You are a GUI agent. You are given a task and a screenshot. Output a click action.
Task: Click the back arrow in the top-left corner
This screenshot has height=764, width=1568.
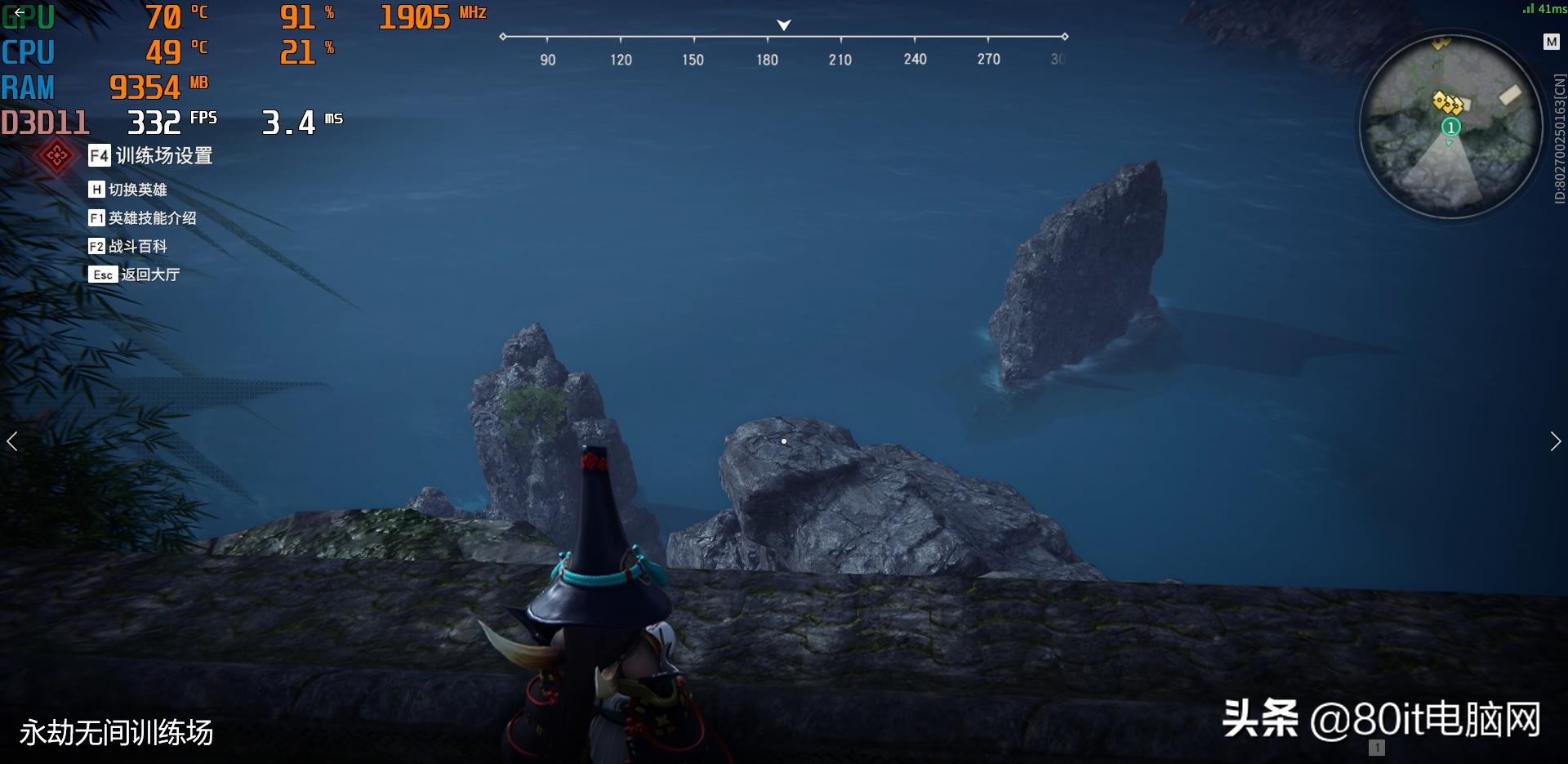[x=19, y=11]
